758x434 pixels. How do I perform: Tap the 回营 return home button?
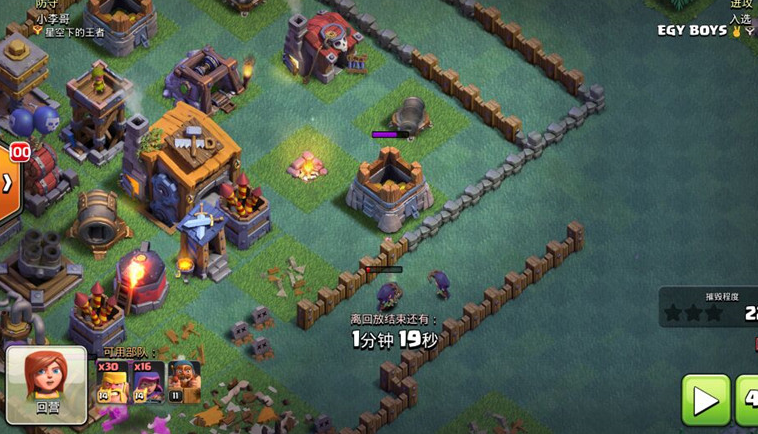[46, 383]
